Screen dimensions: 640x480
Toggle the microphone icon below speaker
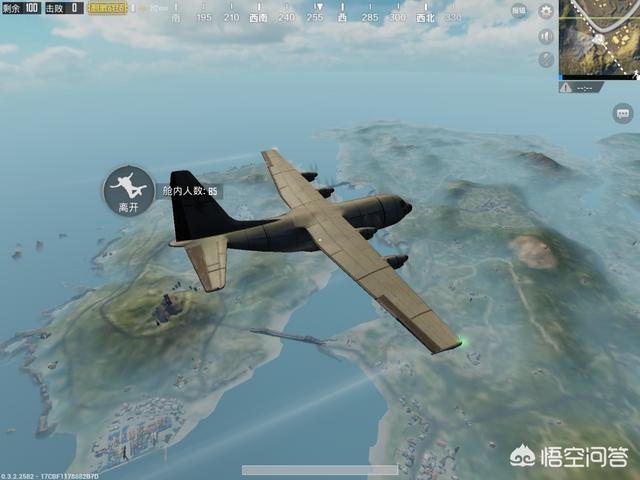click(x=546, y=59)
